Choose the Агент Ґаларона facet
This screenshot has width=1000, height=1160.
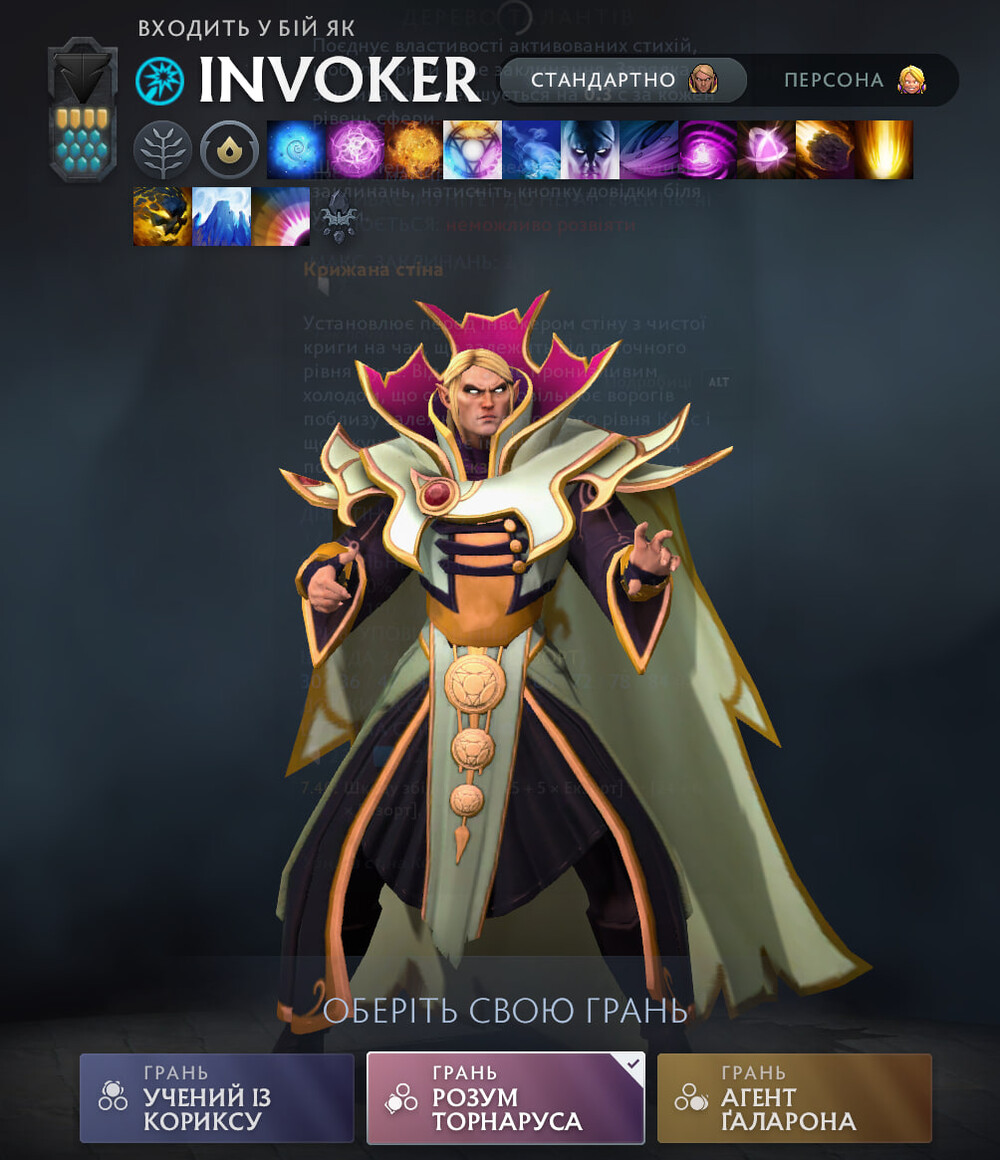[794, 1097]
